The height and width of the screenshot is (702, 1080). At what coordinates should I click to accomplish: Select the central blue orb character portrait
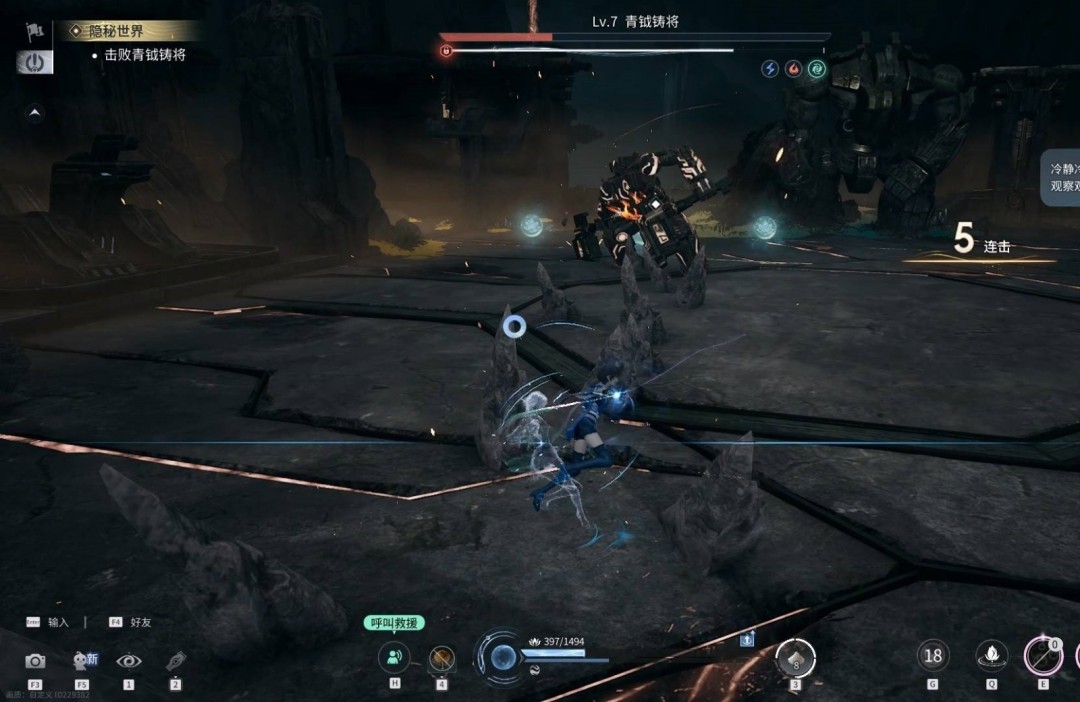(x=504, y=657)
